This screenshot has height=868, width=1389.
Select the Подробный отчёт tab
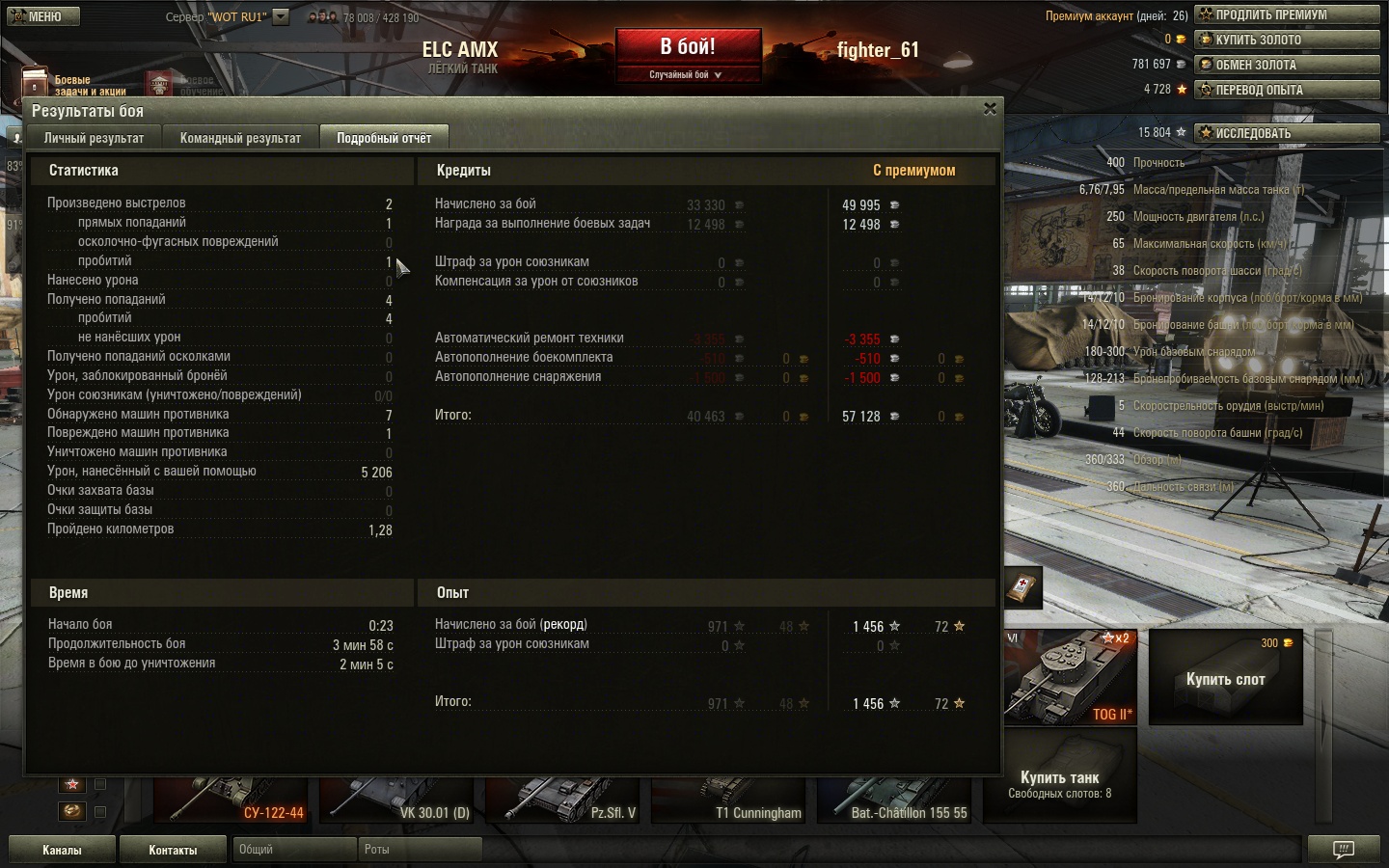384,138
